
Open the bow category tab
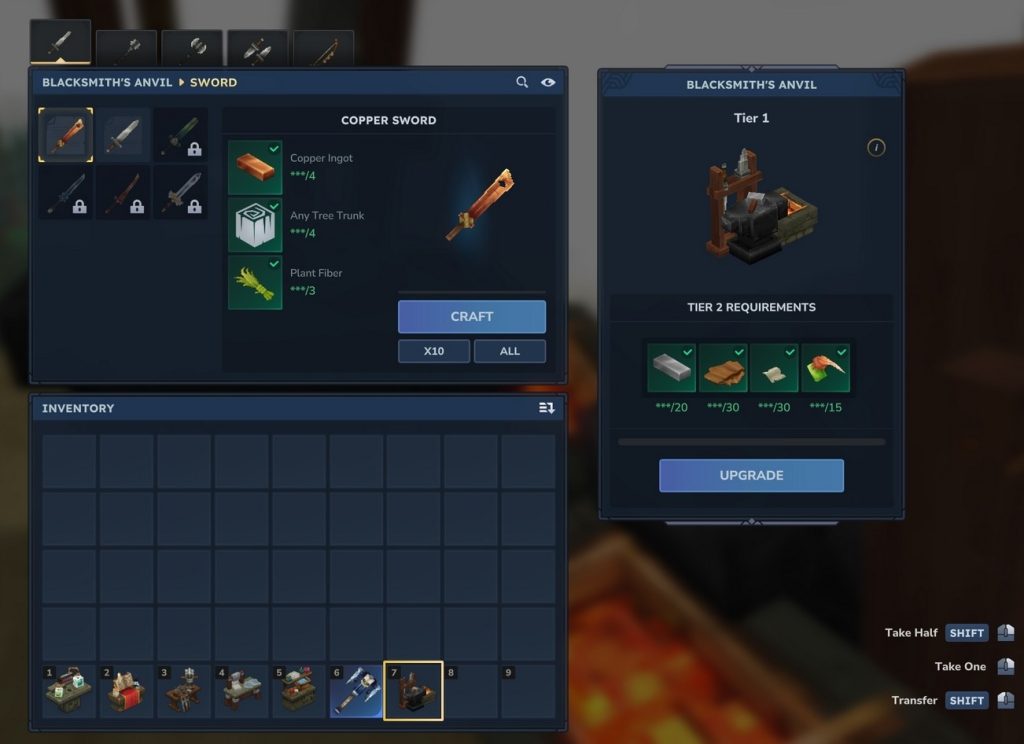click(323, 48)
